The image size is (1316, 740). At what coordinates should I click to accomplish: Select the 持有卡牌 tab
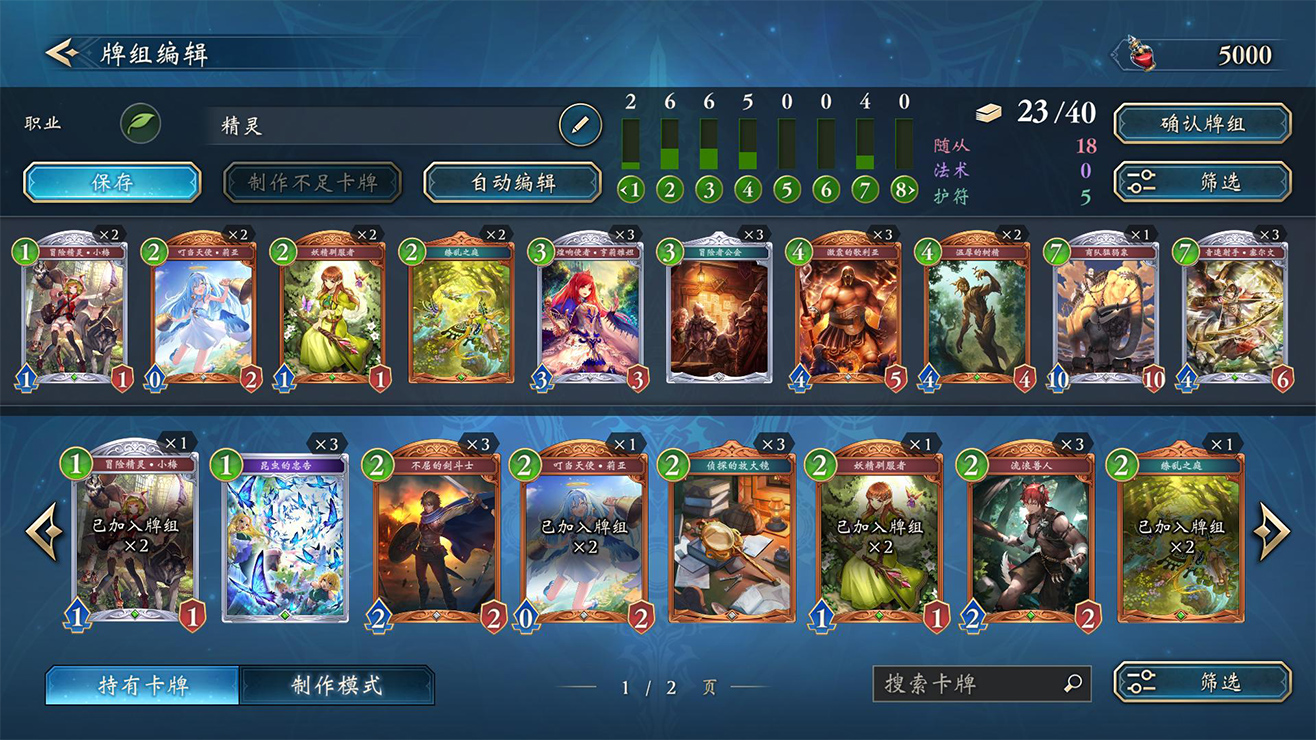(143, 686)
